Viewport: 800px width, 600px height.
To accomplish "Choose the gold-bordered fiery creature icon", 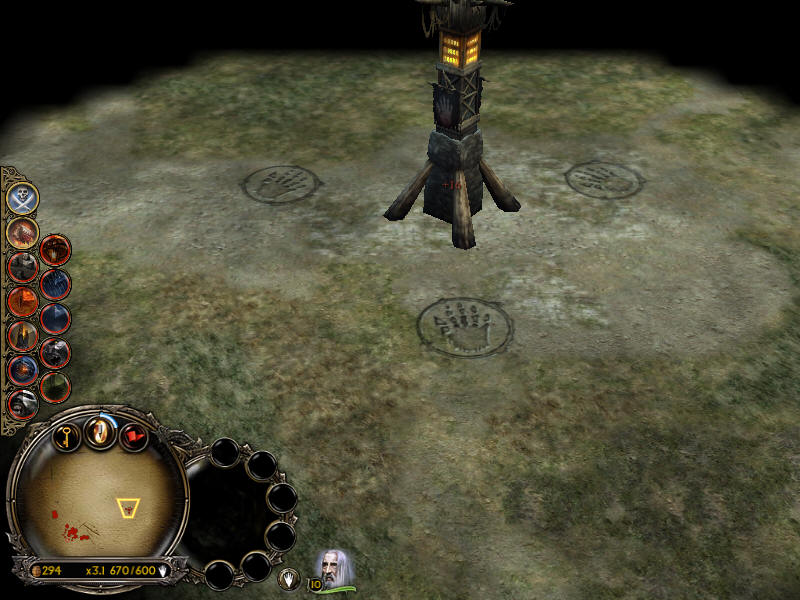I will click(x=22, y=233).
